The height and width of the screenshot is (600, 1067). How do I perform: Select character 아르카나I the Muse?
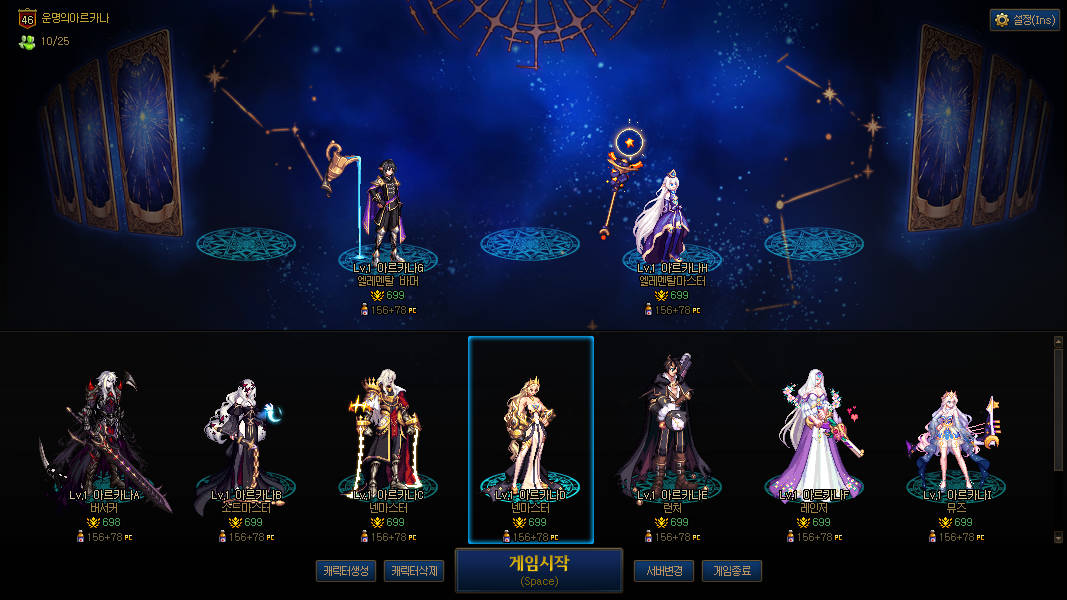(x=957, y=440)
